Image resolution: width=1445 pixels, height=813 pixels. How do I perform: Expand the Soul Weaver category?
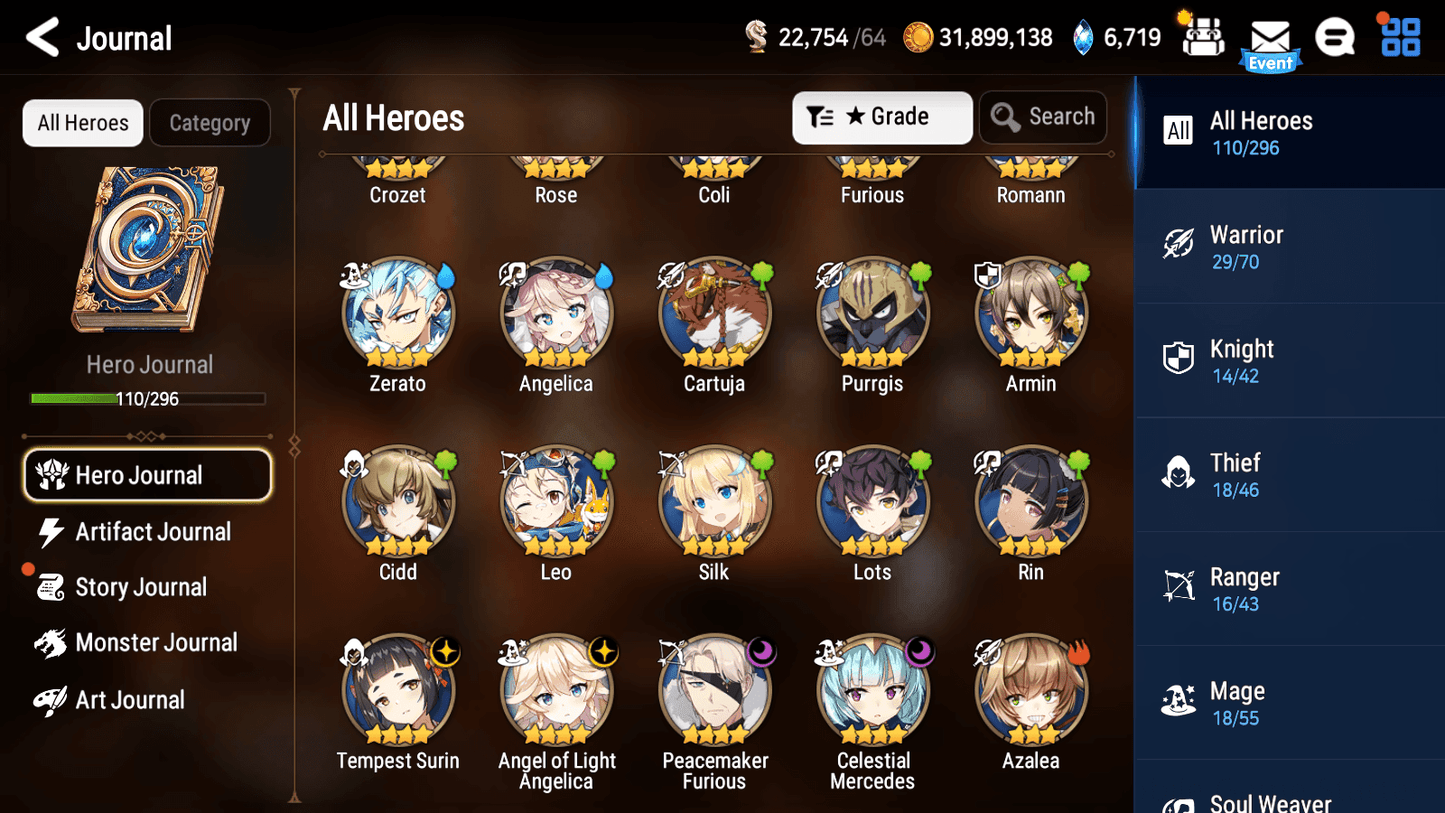(1270, 800)
